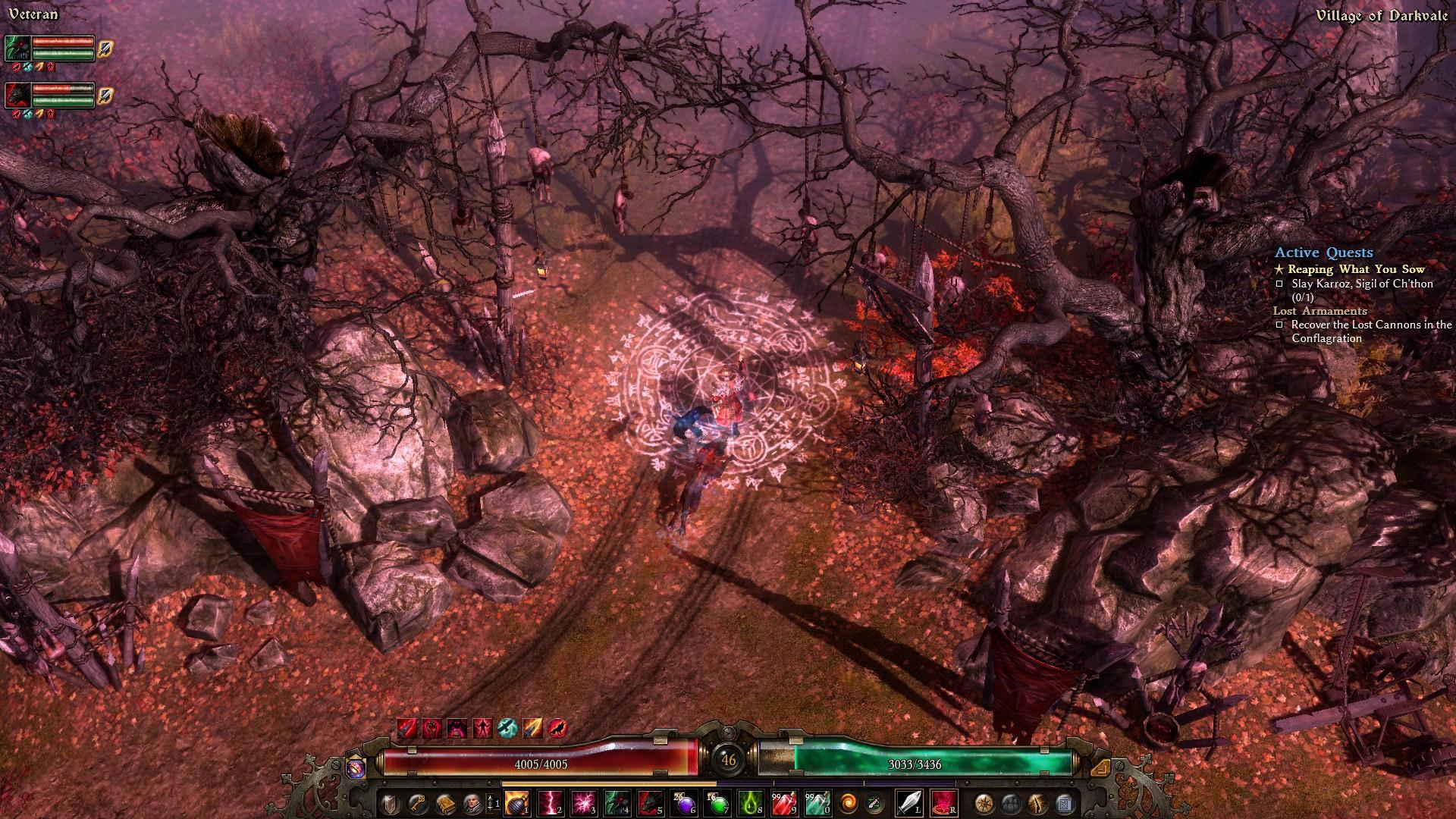This screenshot has height=819, width=1456.
Task: Click the compass map button
Action: click(985, 802)
